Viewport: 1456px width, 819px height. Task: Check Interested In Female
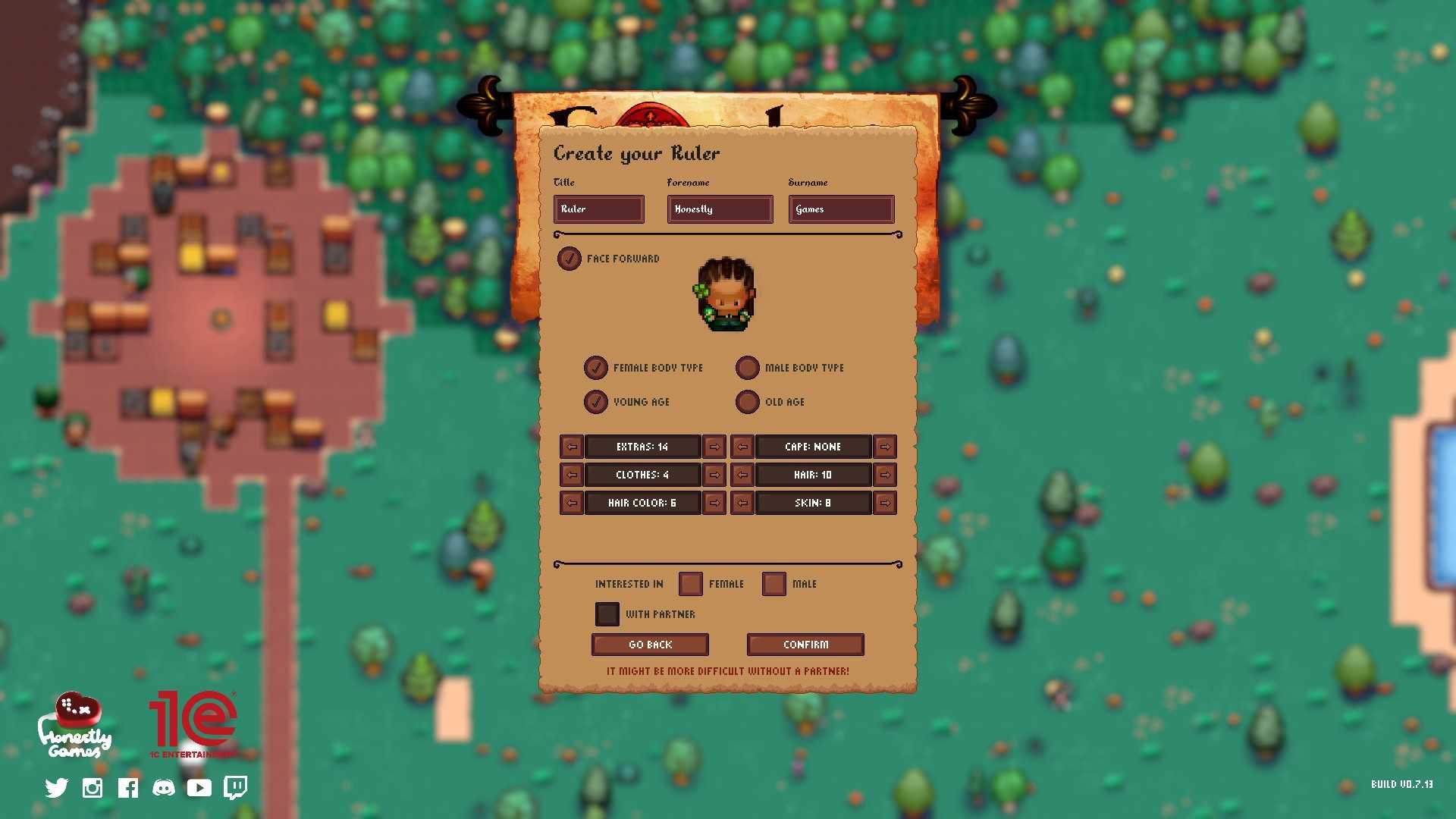690,583
